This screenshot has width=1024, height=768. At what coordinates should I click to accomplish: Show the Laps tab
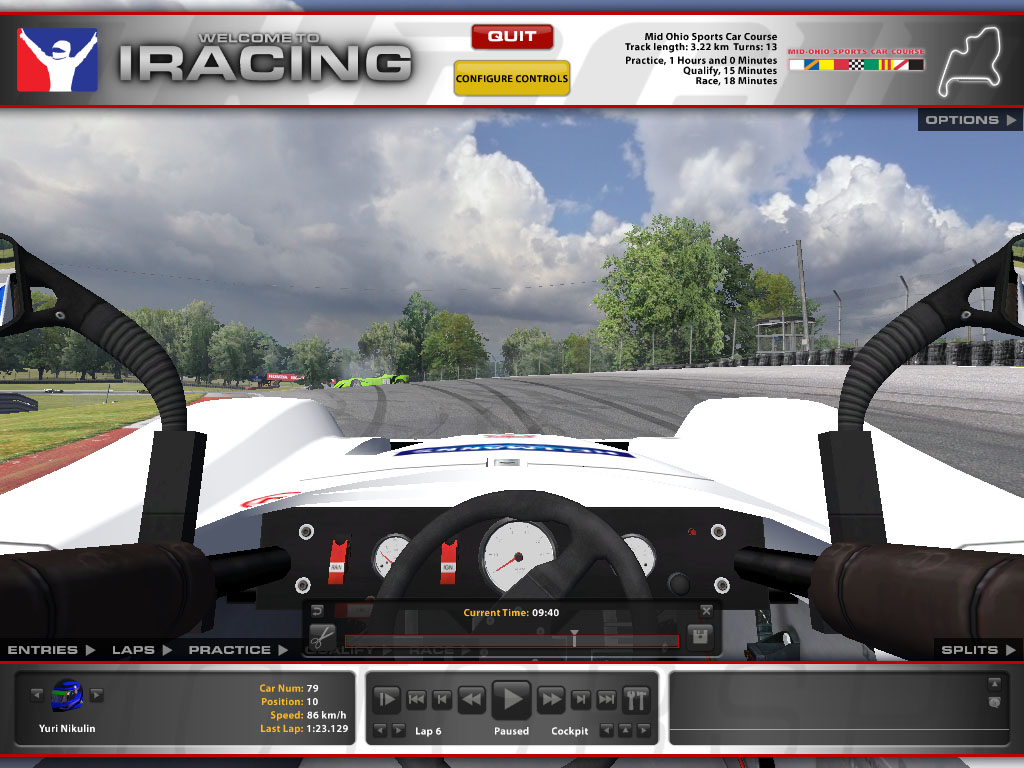(x=141, y=650)
